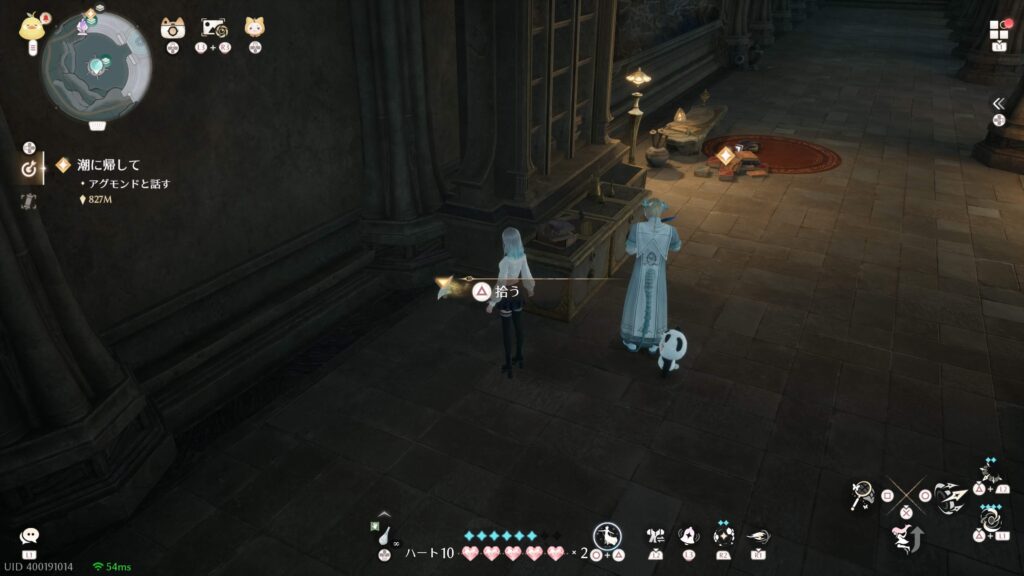Select the white-dress outfit ability circle

pyautogui.click(x=606, y=535)
